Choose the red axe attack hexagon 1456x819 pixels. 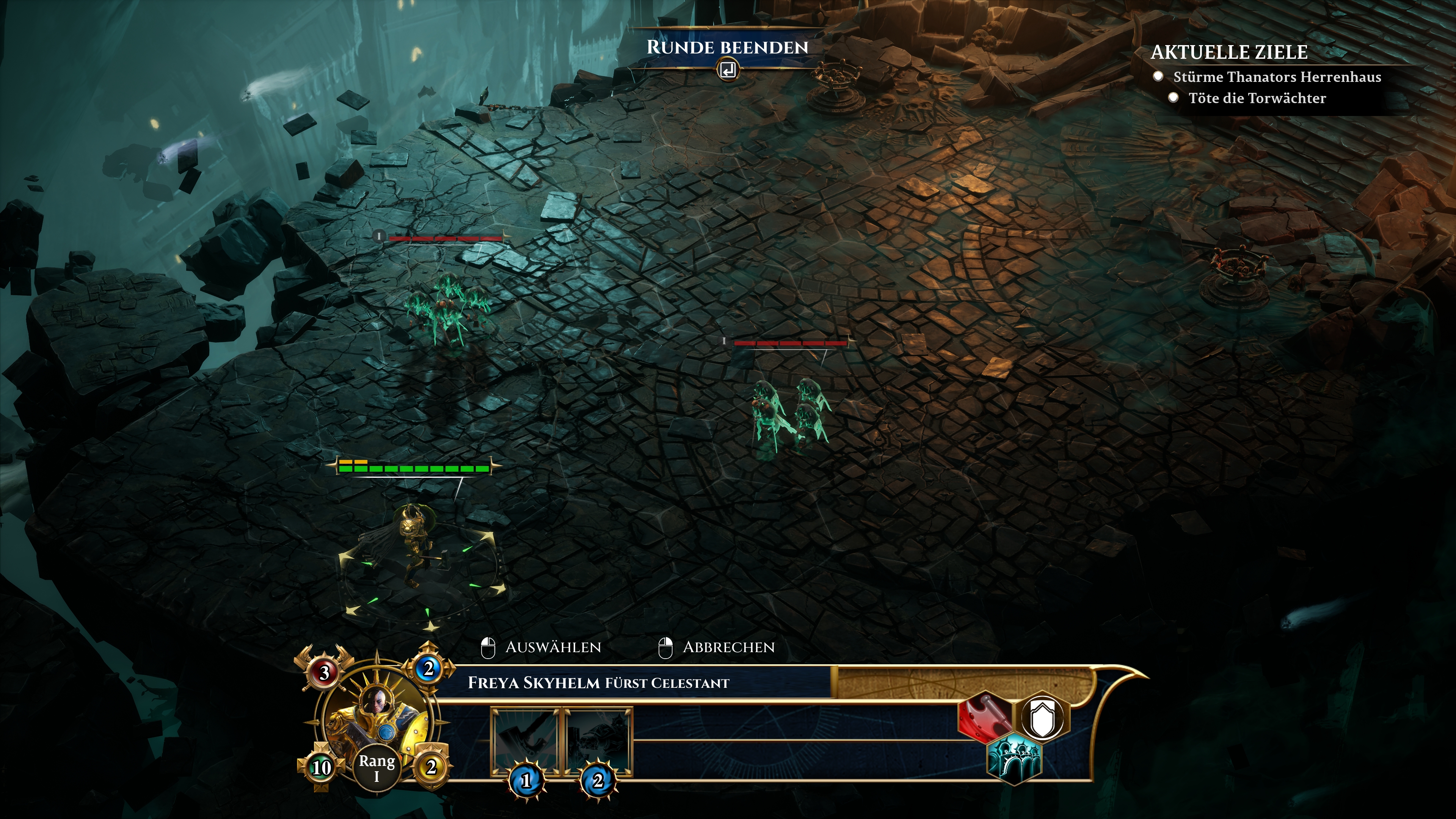point(984,716)
